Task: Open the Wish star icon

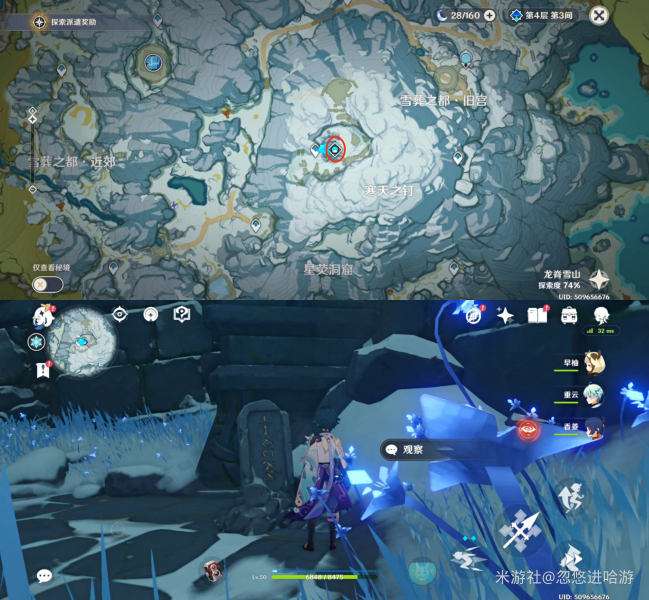Action: 505,315
